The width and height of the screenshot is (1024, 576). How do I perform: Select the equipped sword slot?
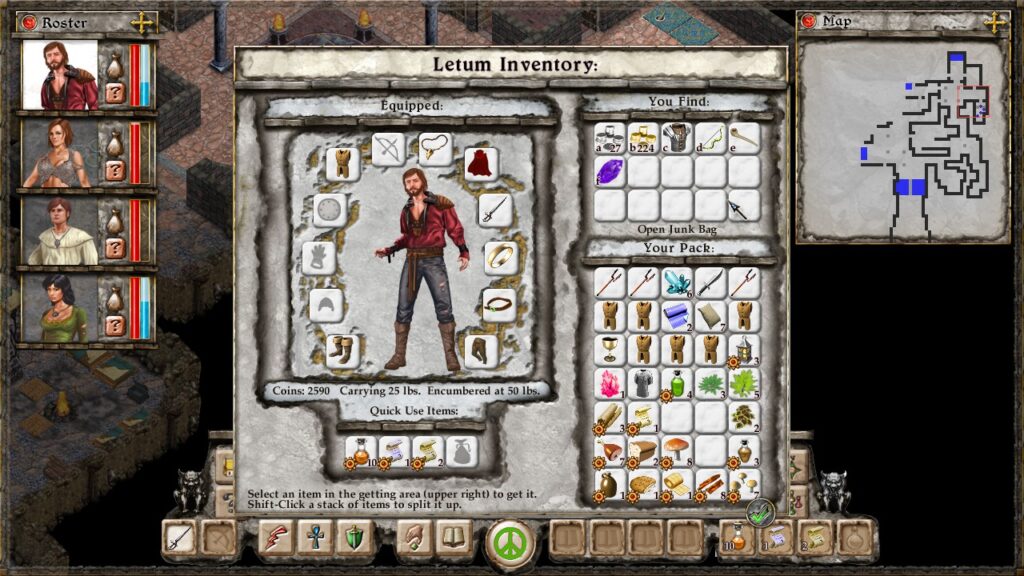coord(495,209)
